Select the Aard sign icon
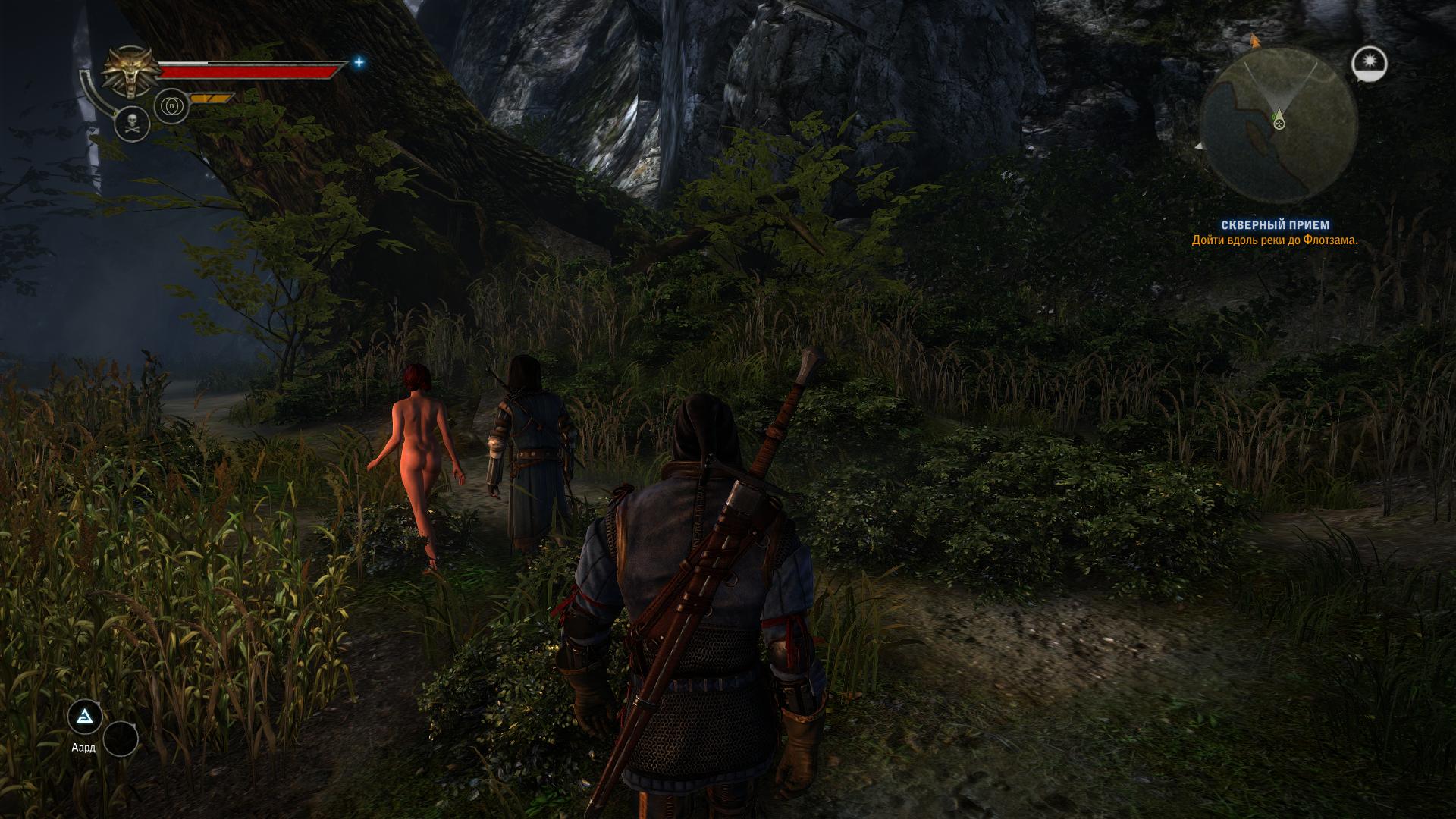Image resolution: width=1456 pixels, height=819 pixels. click(x=85, y=717)
